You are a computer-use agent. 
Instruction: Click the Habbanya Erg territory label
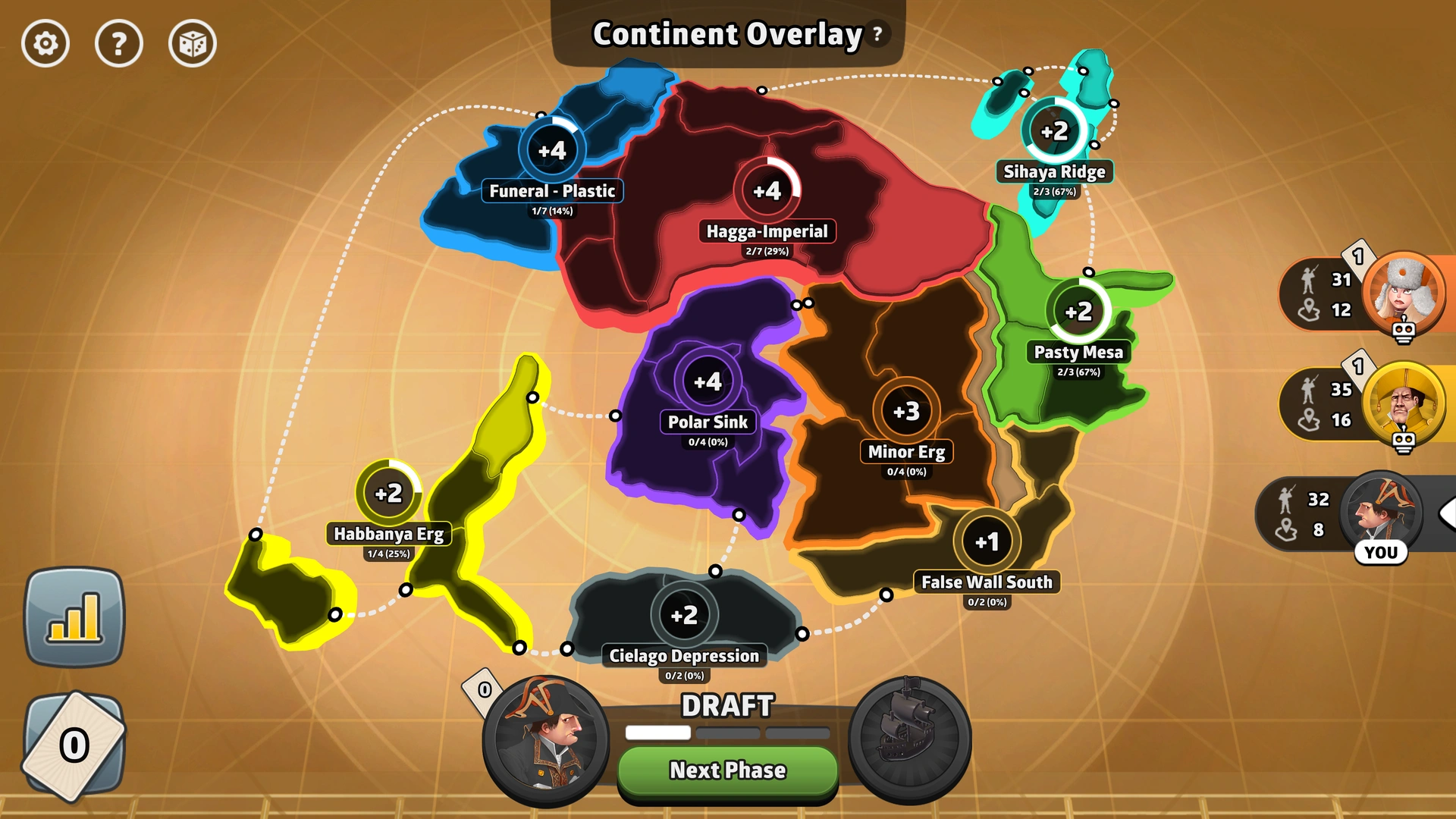(x=391, y=534)
